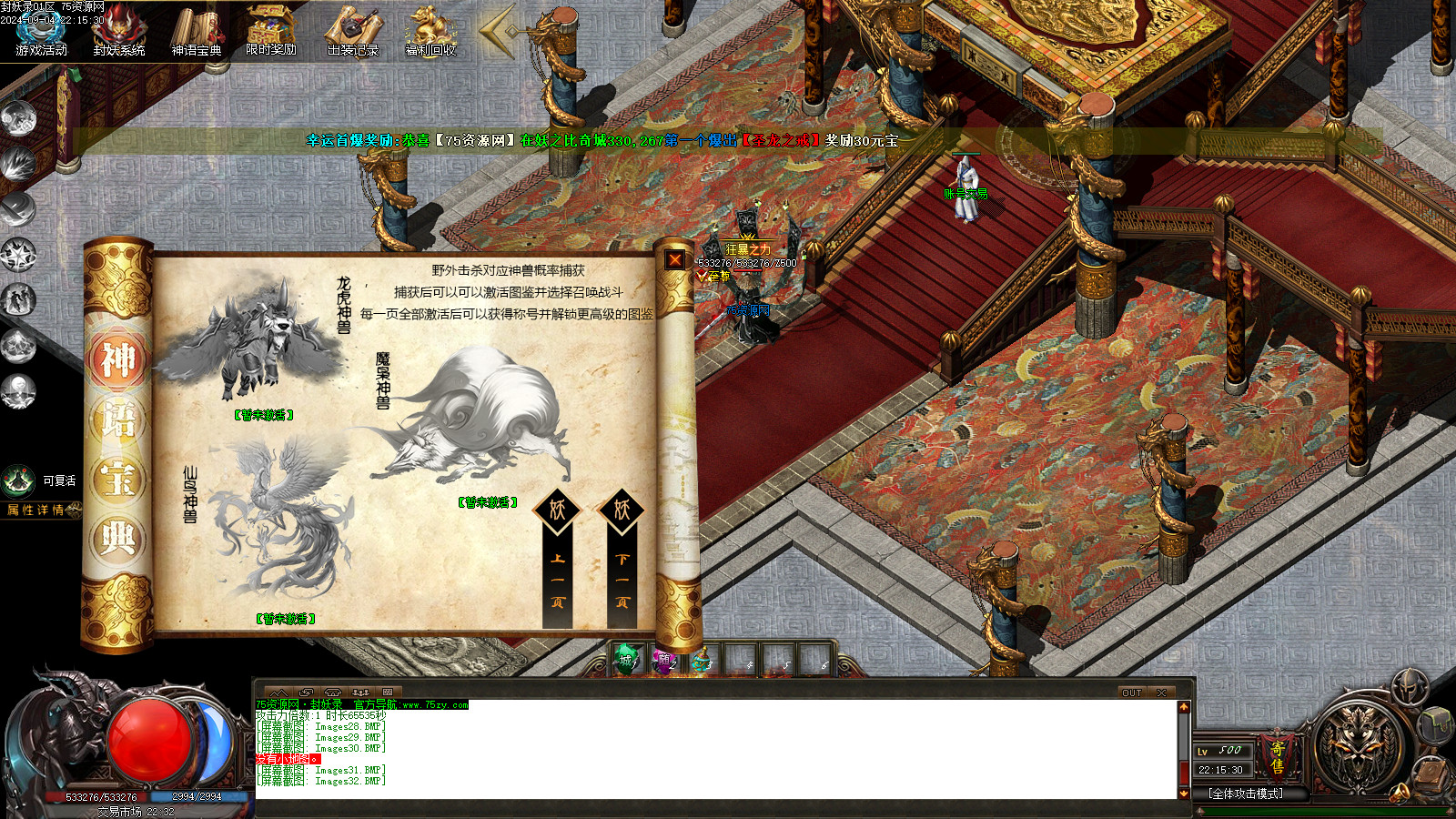Close the 神语宝典 scroll panel
The width and height of the screenshot is (1456, 819).
(x=675, y=260)
